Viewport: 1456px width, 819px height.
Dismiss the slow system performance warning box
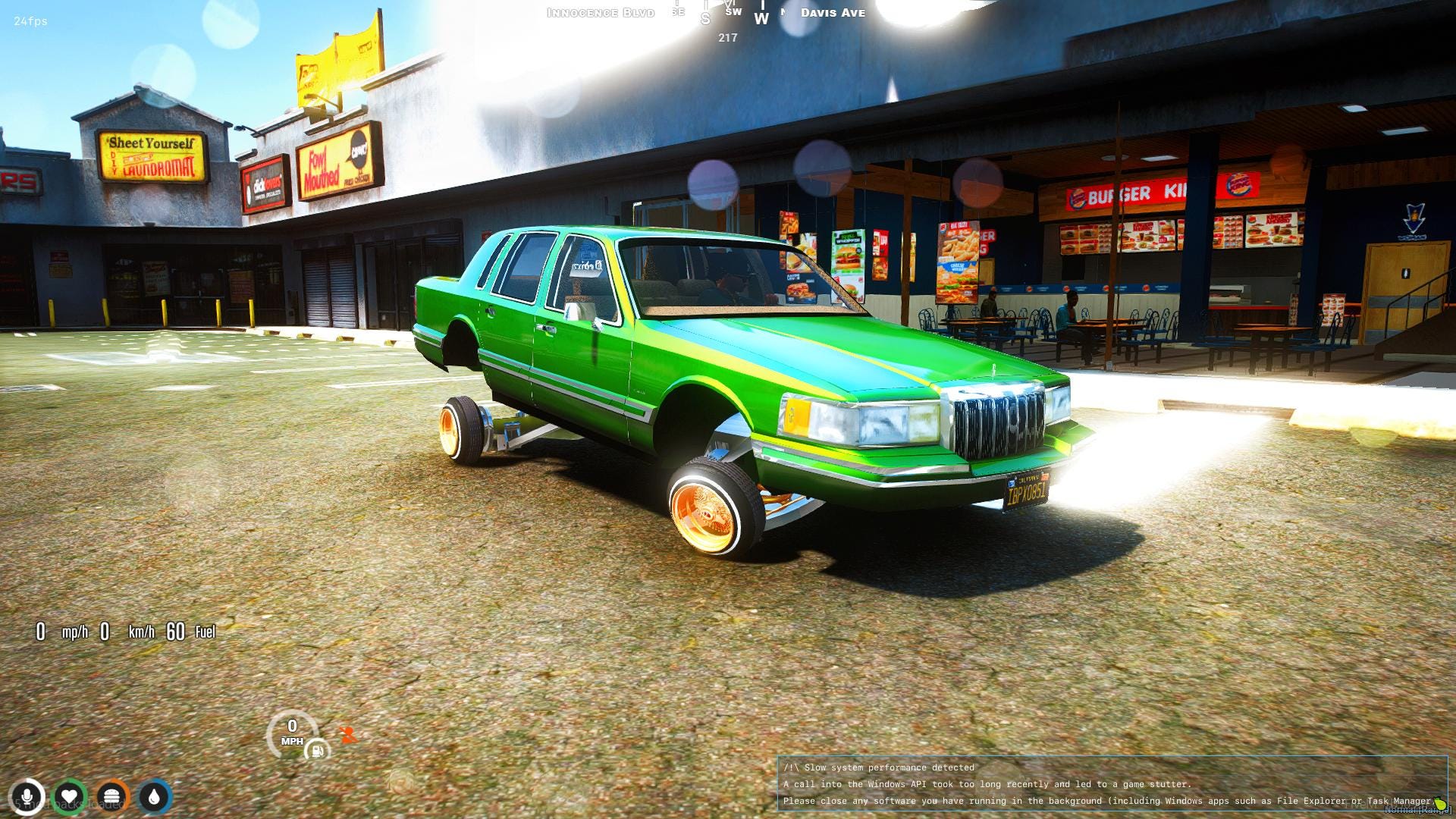[x=1115, y=784]
